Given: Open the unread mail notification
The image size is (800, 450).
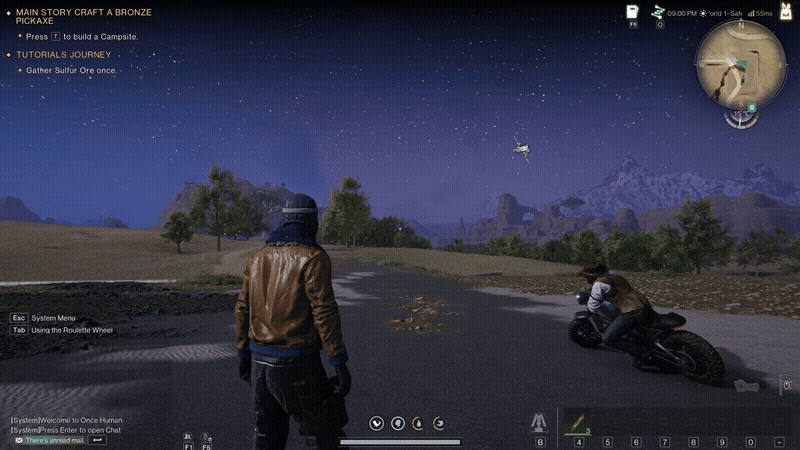Looking at the screenshot, I should [x=48, y=440].
